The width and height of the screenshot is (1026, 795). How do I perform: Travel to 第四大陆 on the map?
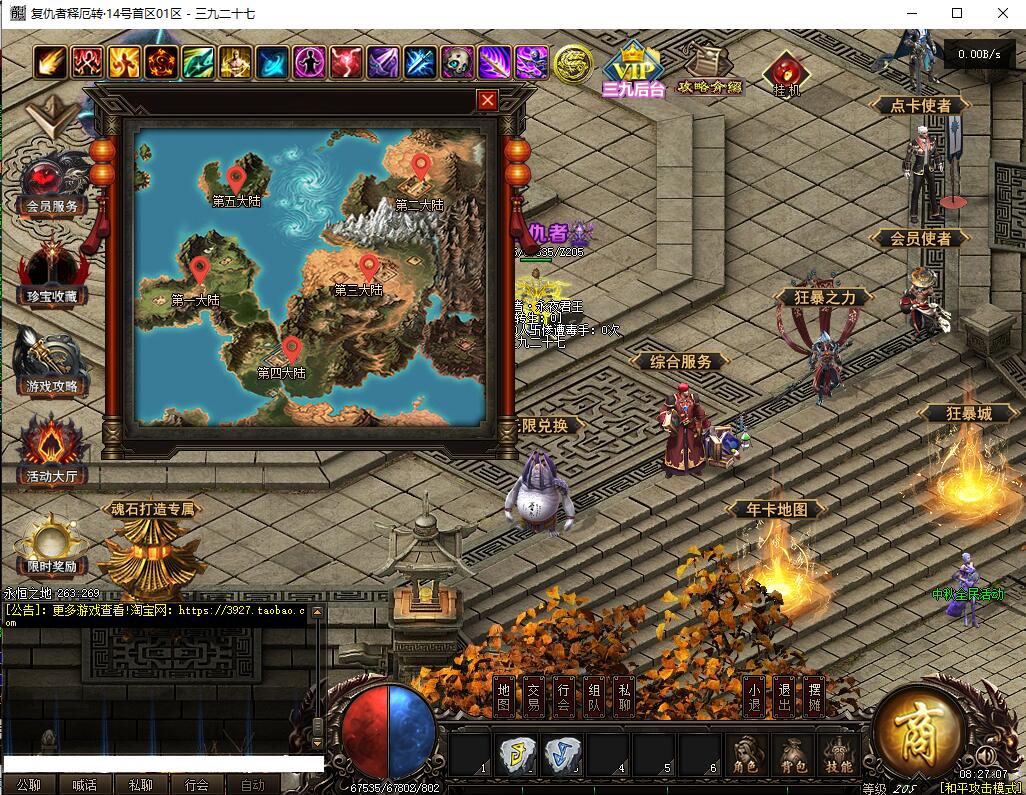[291, 350]
